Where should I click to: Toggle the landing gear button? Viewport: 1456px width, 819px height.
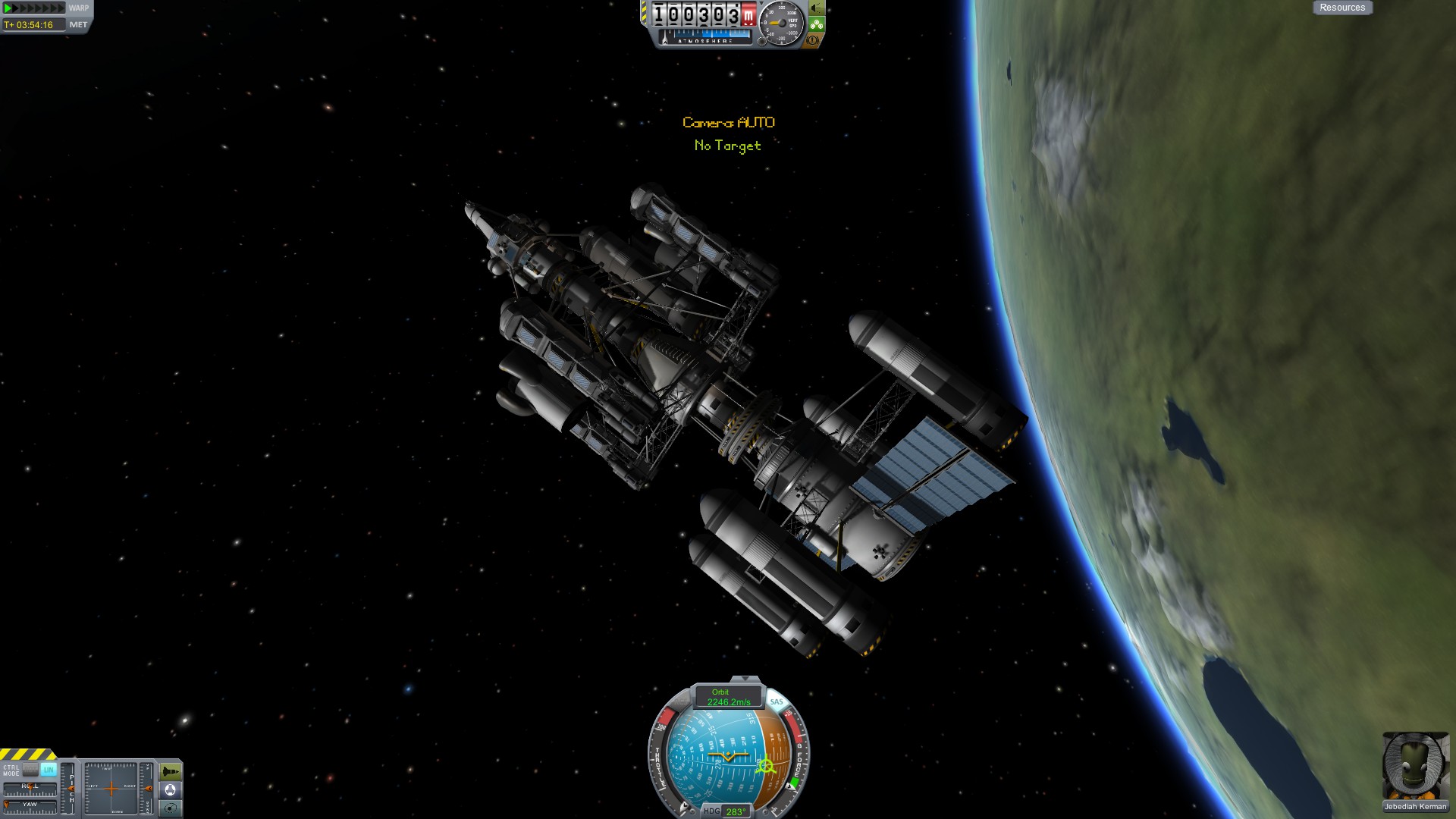coord(817,24)
